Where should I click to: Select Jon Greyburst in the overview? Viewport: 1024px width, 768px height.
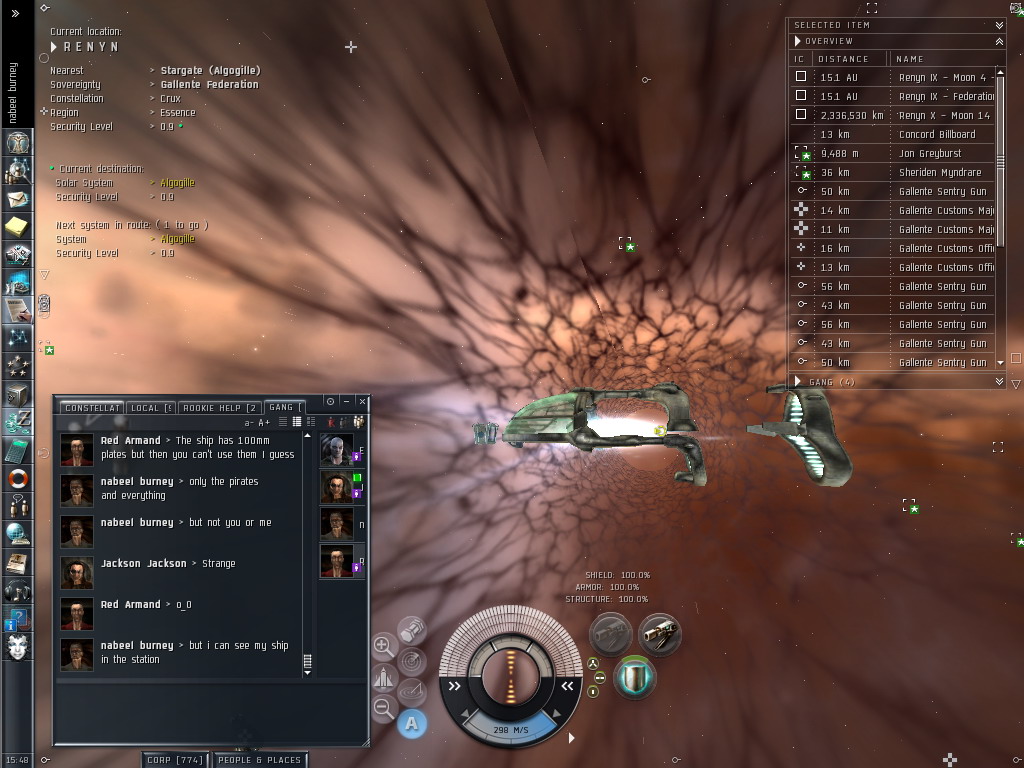click(930, 153)
